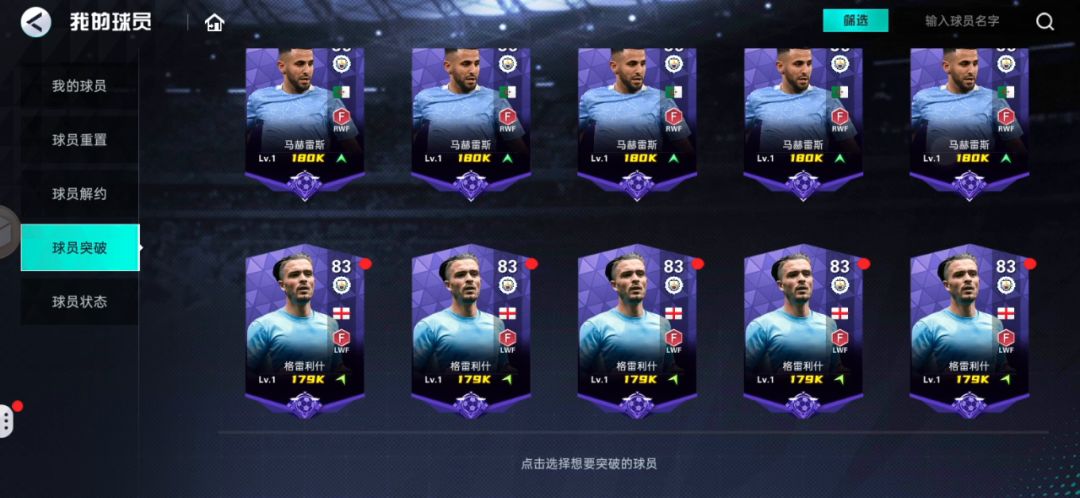Choose the 球员突破 tab
Viewport: 1080px width, 498px height.
pos(79,248)
